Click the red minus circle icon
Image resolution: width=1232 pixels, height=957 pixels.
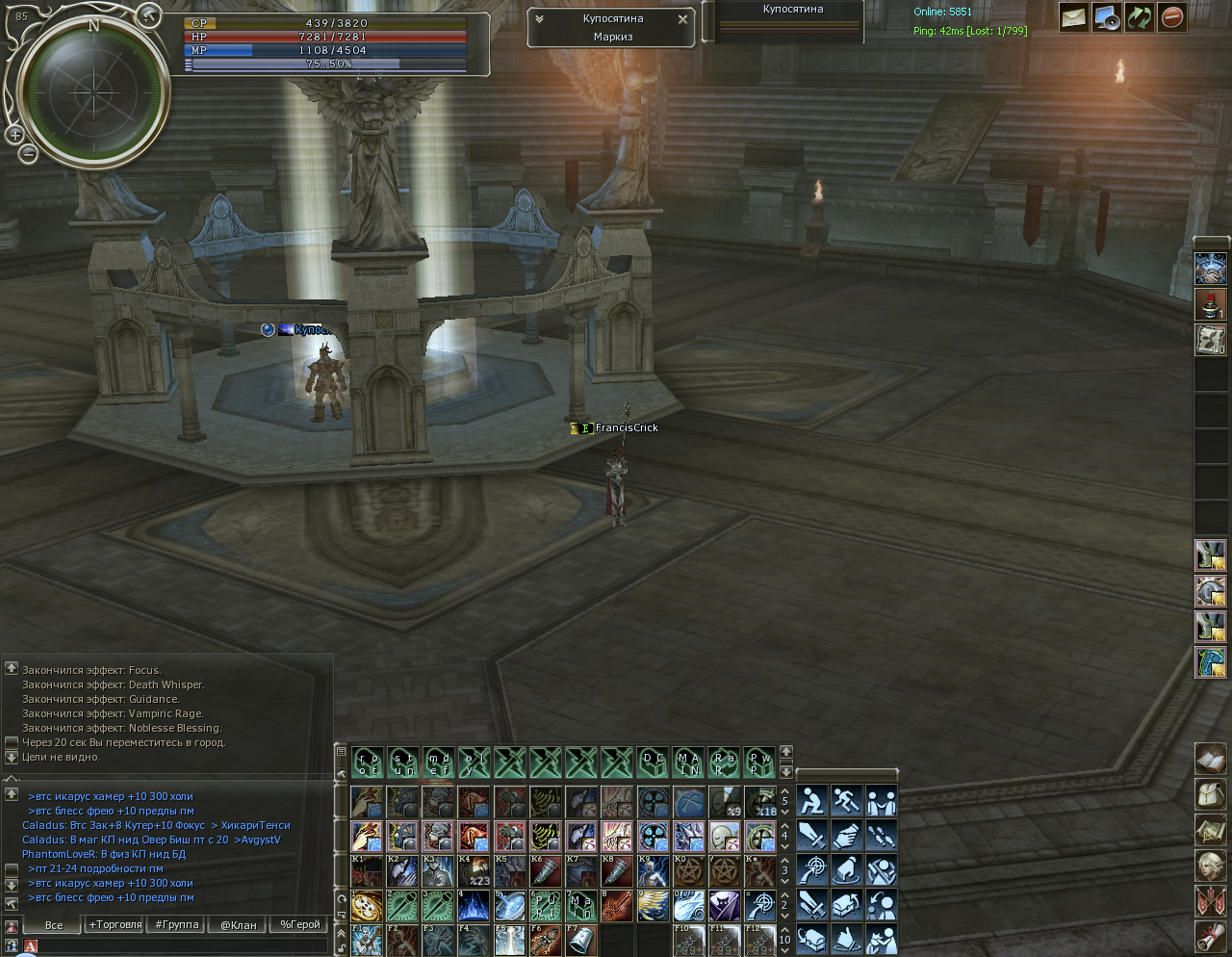click(x=1171, y=17)
